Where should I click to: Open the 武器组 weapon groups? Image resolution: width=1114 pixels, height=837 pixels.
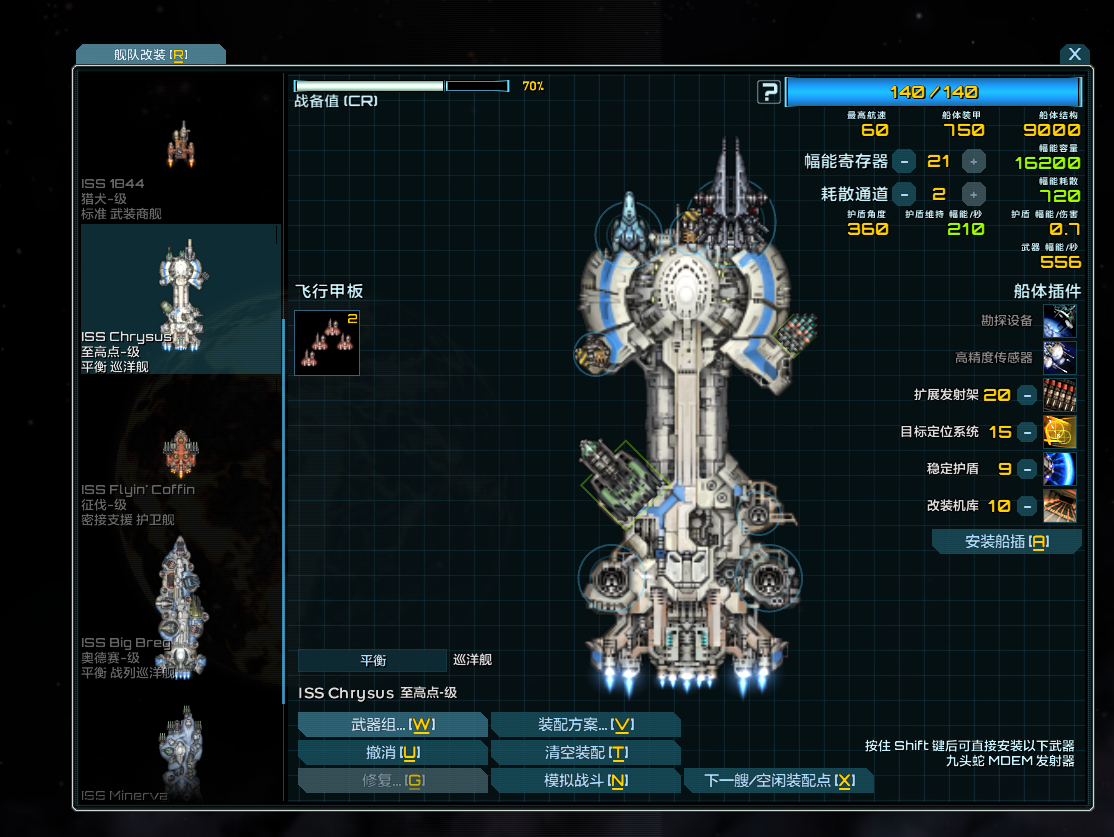click(x=392, y=725)
